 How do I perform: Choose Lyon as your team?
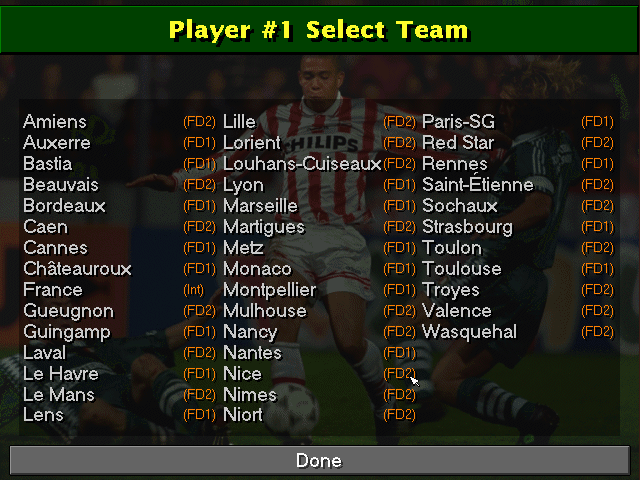243,185
